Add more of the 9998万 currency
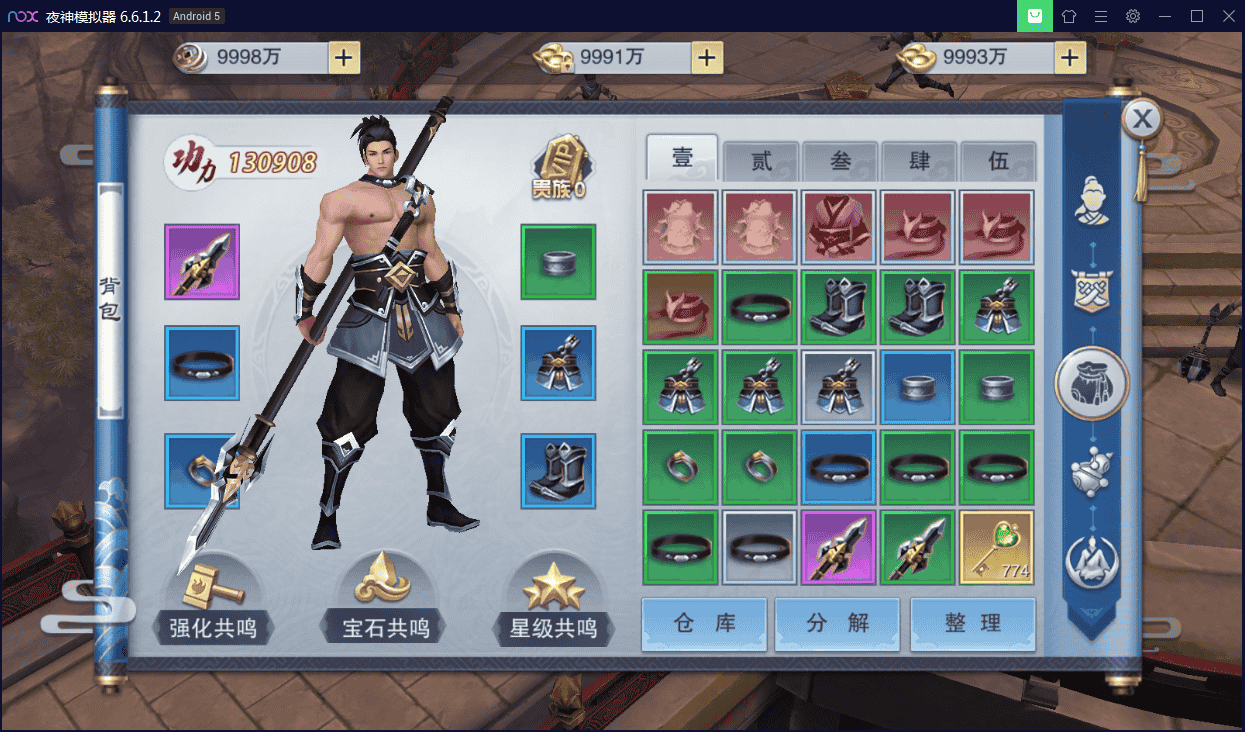This screenshot has width=1245, height=732. click(344, 58)
